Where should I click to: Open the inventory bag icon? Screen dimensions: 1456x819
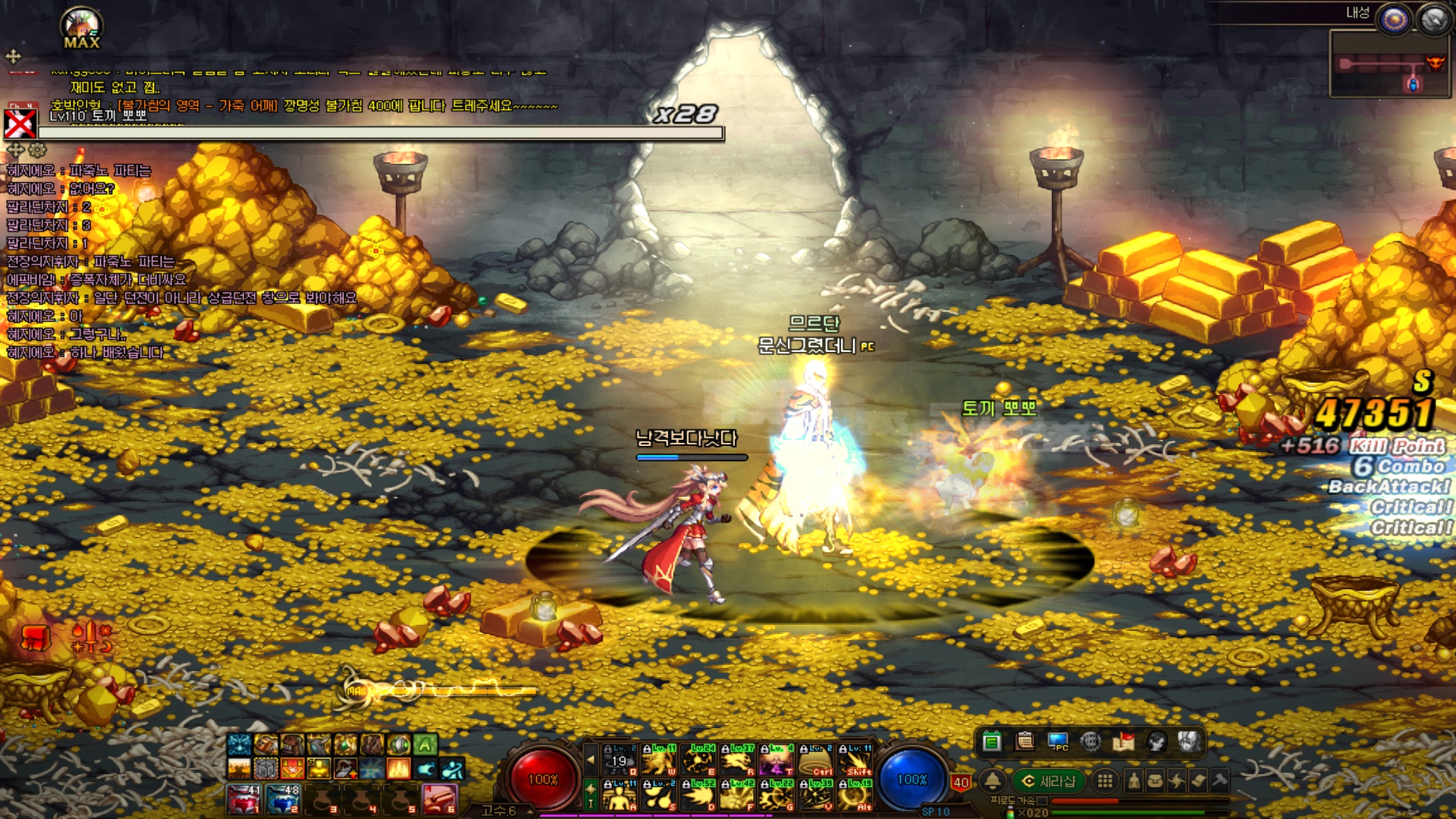click(x=1155, y=781)
